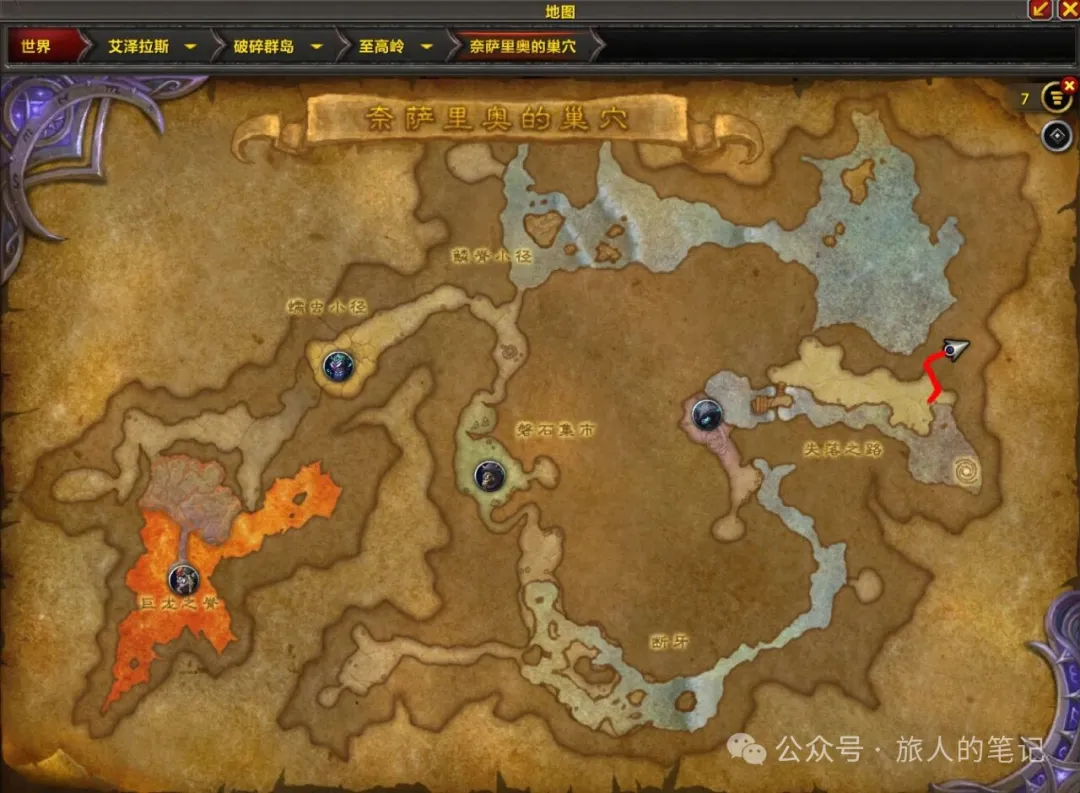Screen dimensions: 1080x793
Task: Select the boss marker near 失落之路
Action: [707, 412]
